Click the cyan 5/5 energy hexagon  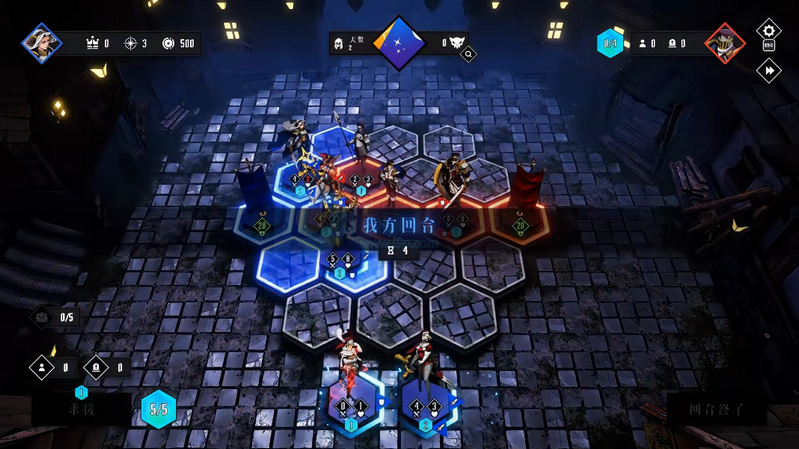click(158, 409)
